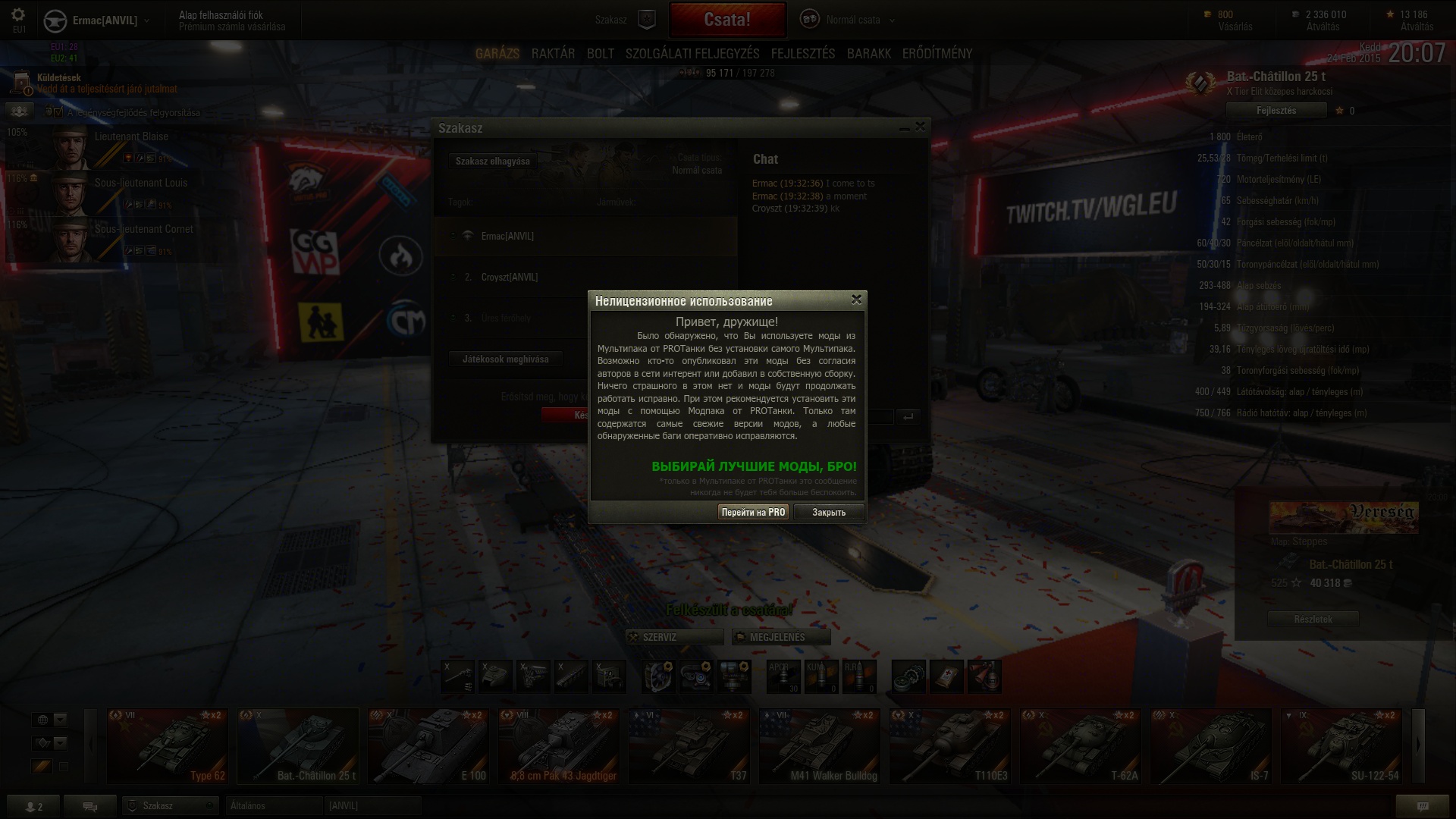Open the settings gear menu

pyautogui.click(x=18, y=15)
